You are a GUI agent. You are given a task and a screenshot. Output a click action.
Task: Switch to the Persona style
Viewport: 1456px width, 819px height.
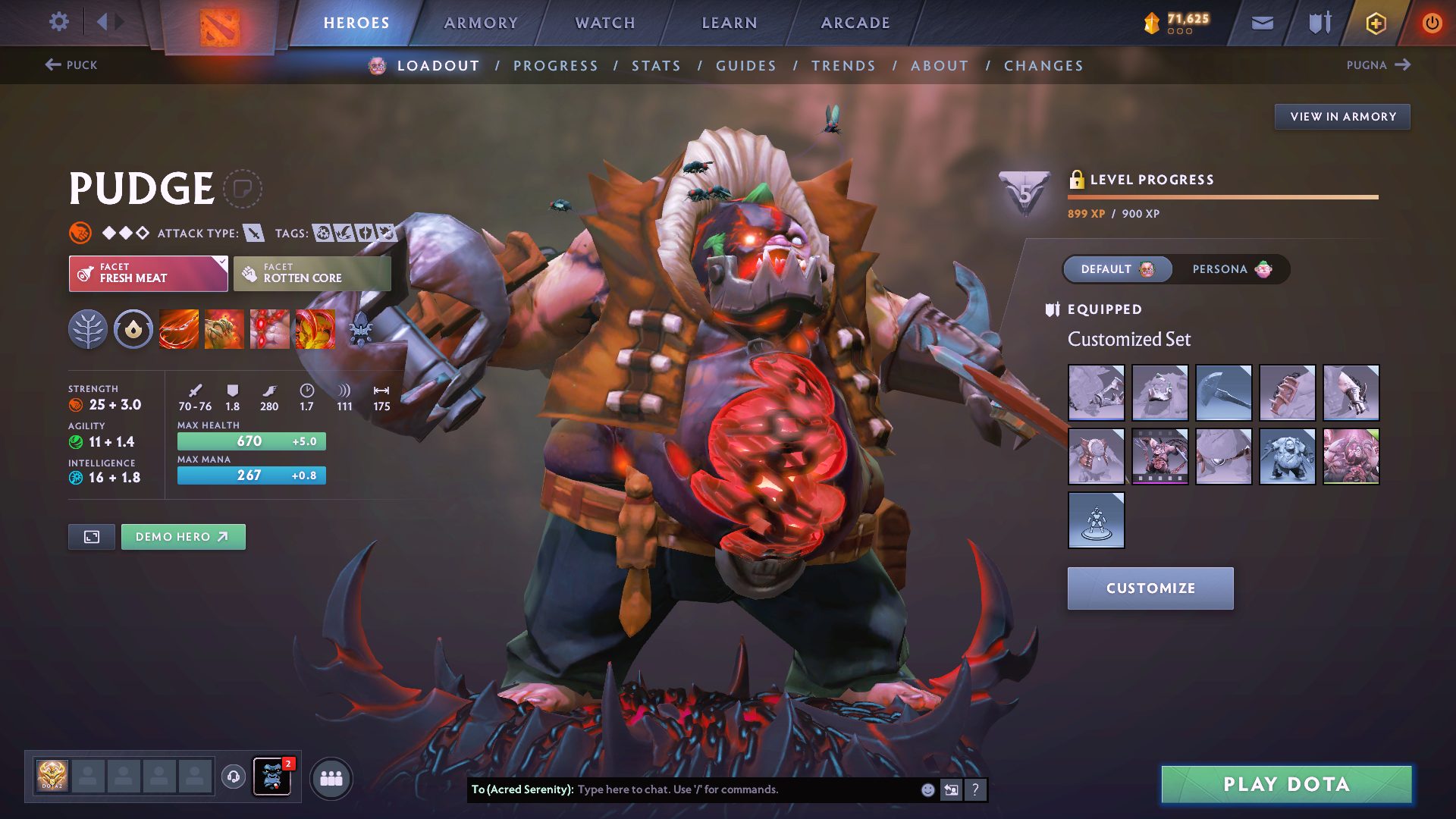1230,269
